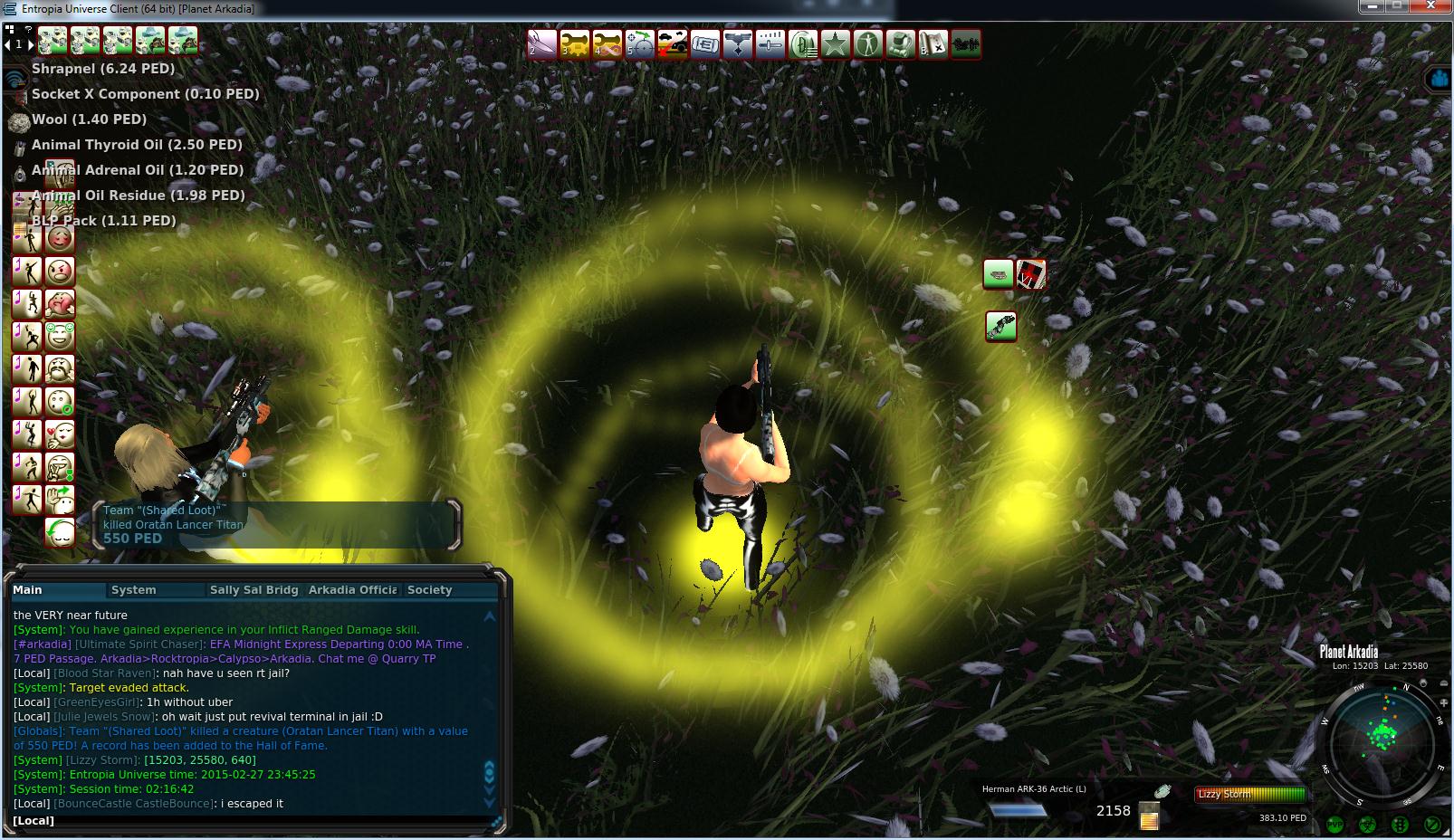Select the crosshair target-switch icon
1454x840 pixels.
point(639,43)
